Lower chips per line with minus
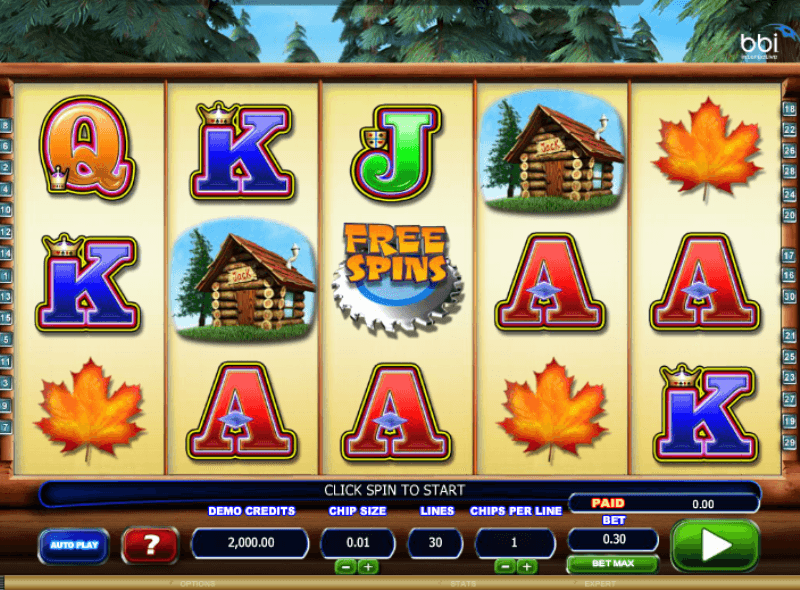The height and width of the screenshot is (590, 800). 505,566
